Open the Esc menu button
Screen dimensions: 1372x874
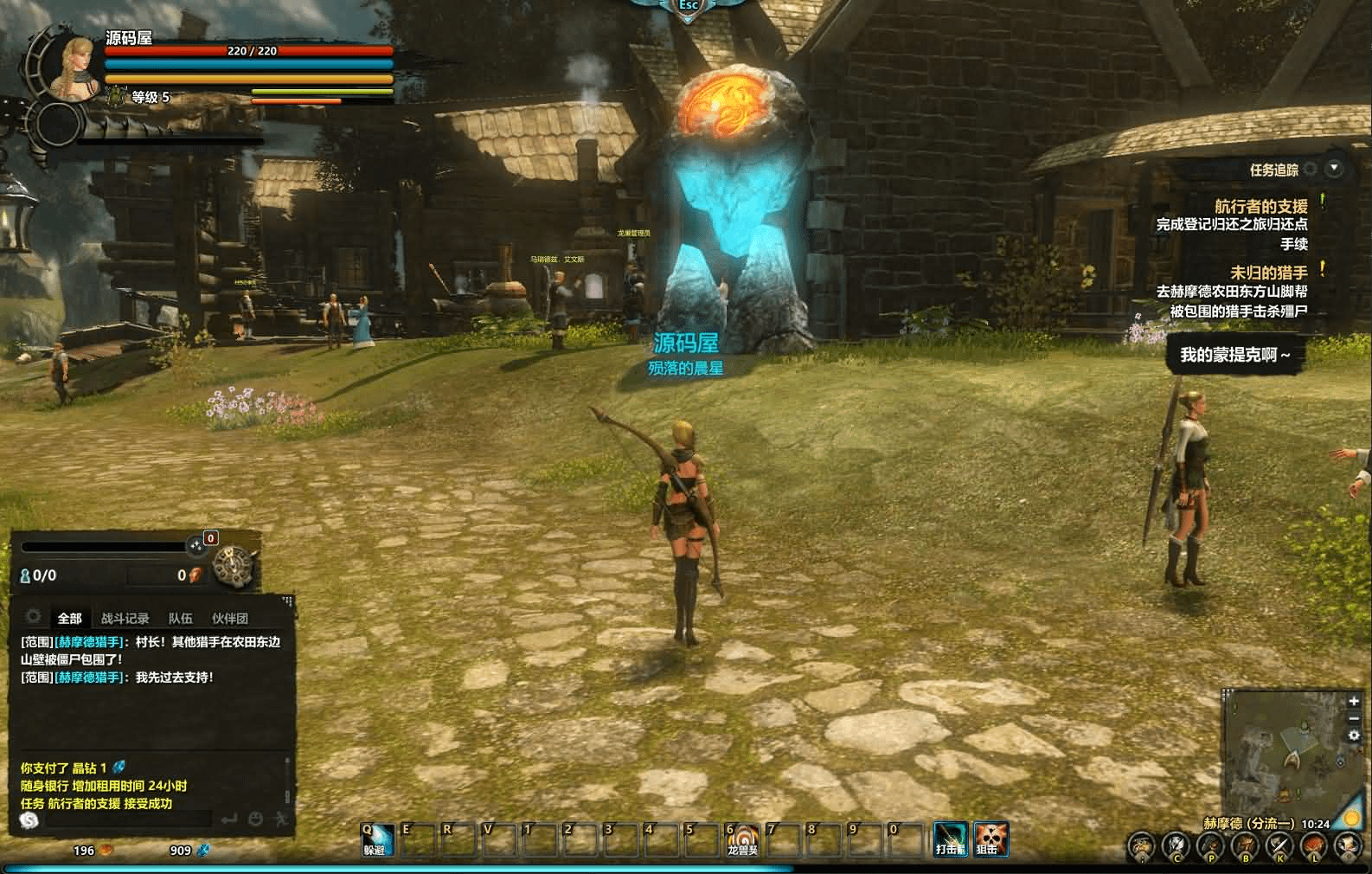pyautogui.click(x=688, y=7)
